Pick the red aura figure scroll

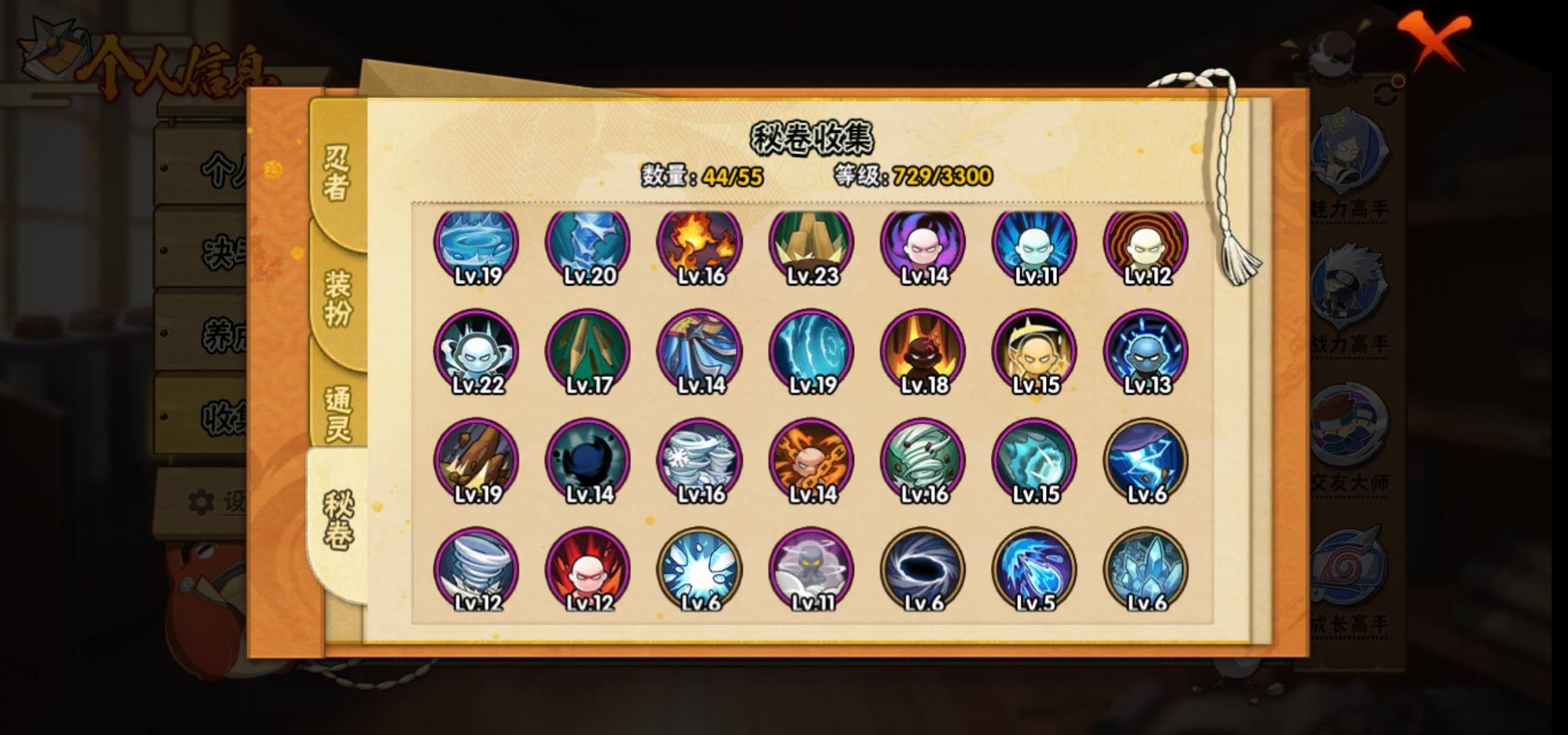(587, 570)
